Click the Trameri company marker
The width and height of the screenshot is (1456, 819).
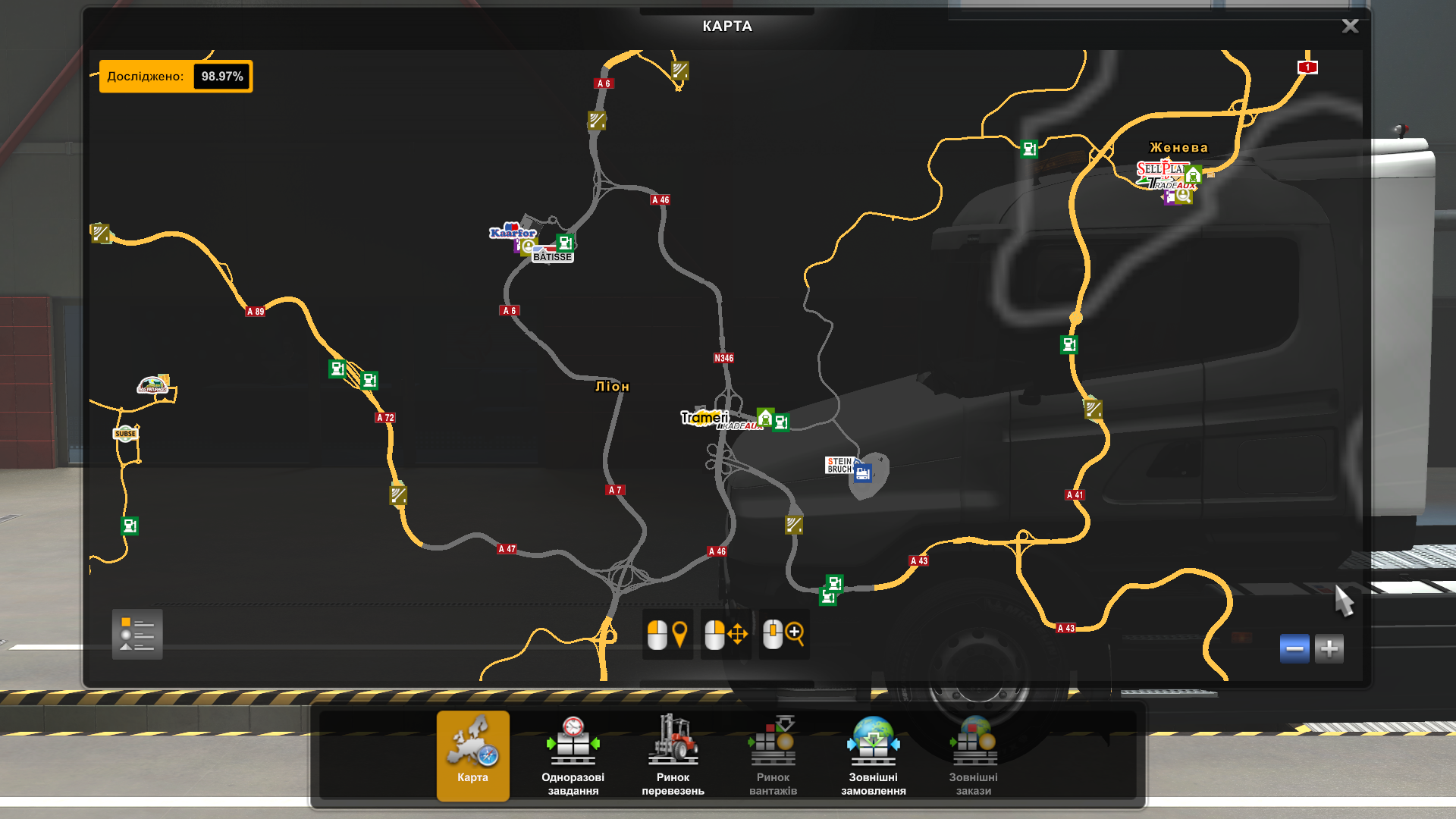(x=704, y=417)
